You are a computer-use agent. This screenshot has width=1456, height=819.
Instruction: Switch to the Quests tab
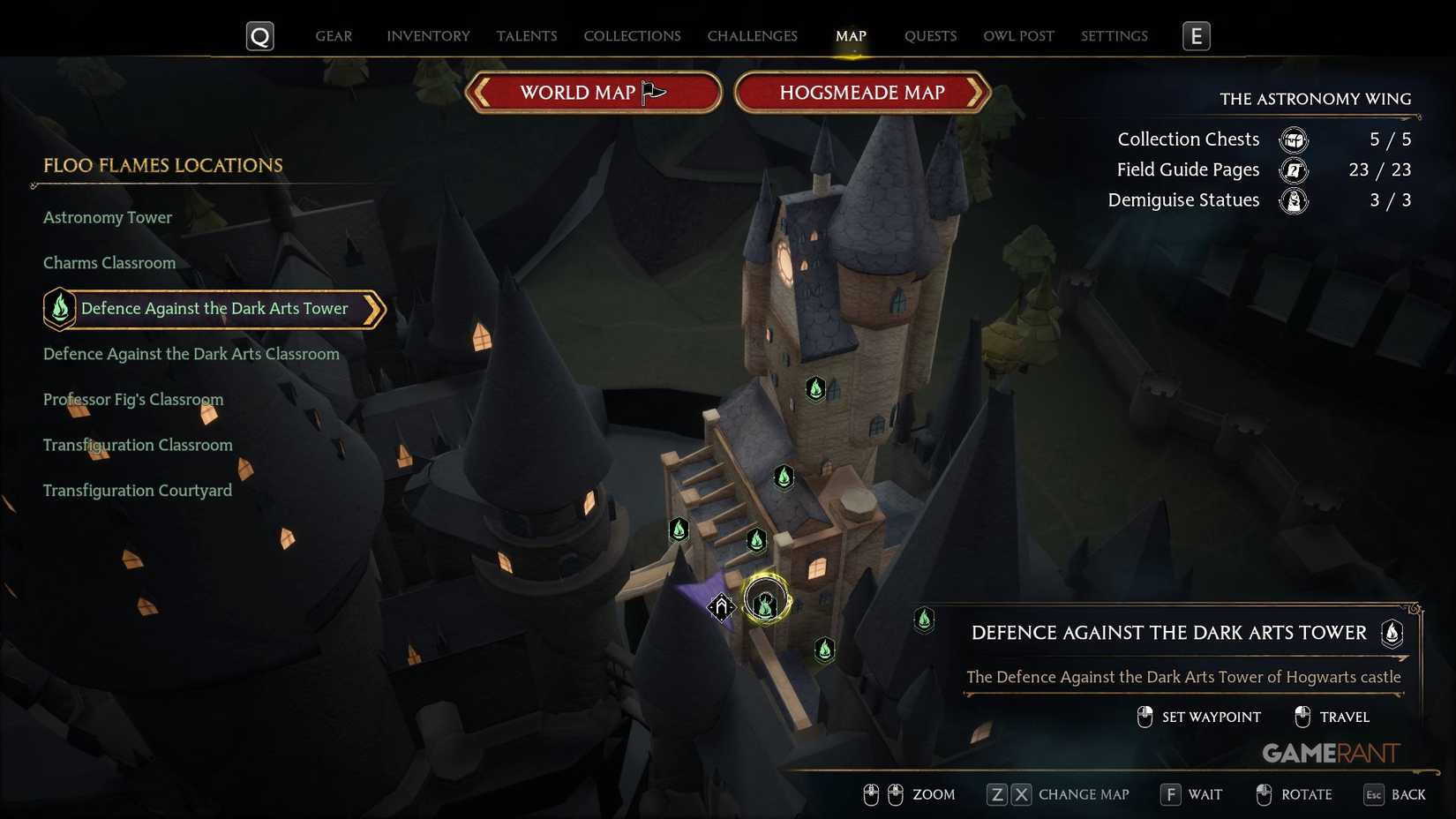(x=929, y=36)
